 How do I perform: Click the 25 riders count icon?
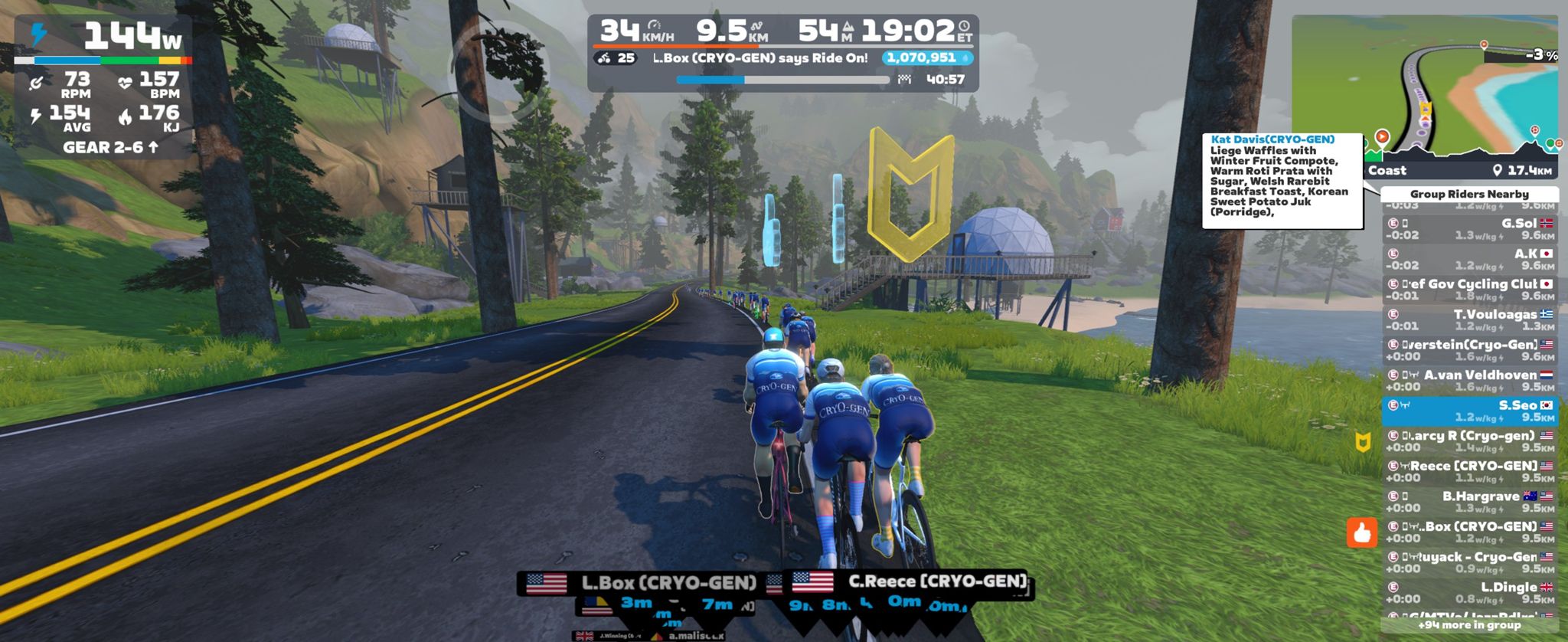pos(616,58)
